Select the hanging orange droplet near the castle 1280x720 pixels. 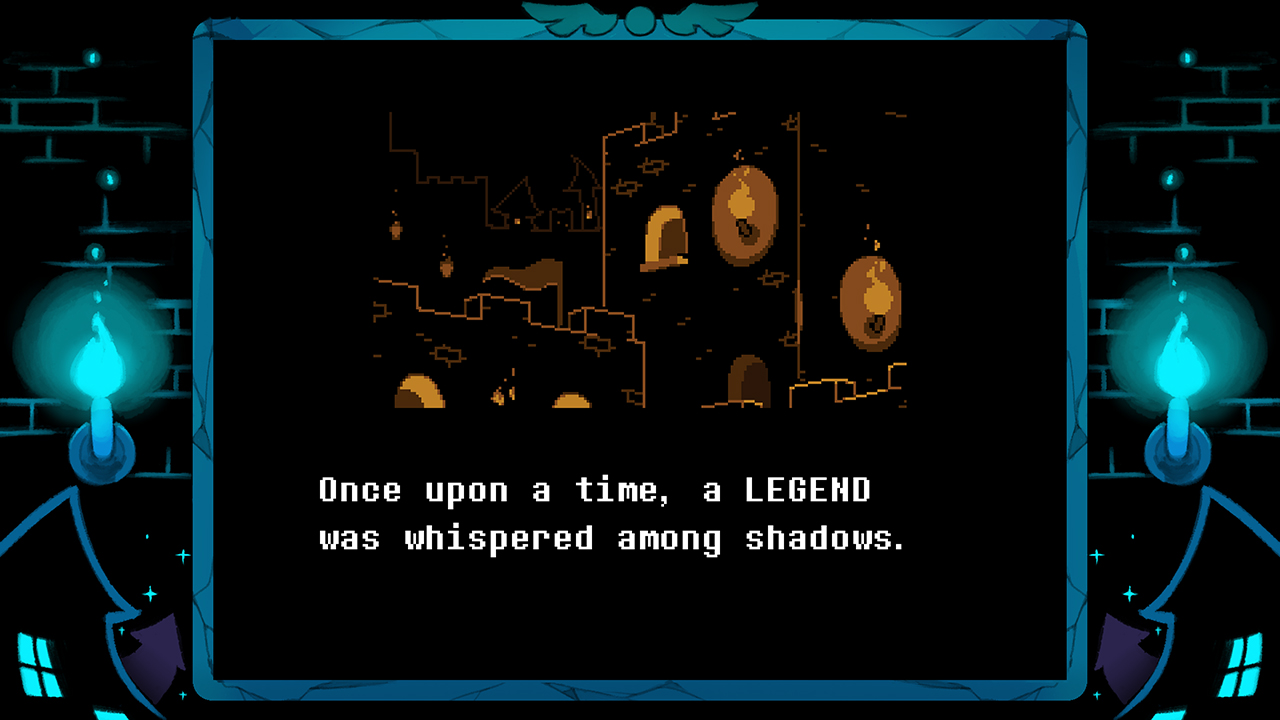pyautogui.click(x=395, y=228)
